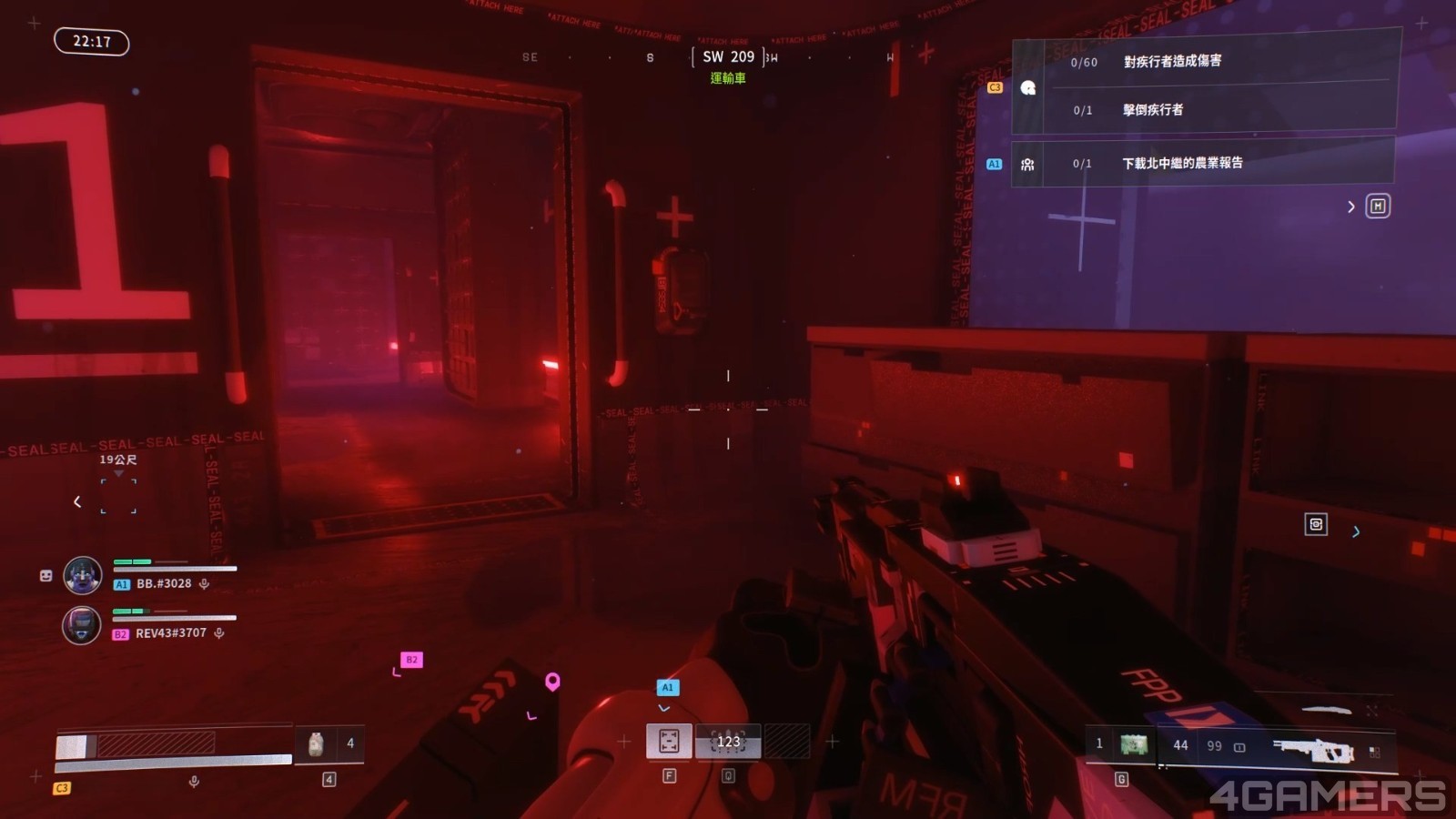1456x819 pixels.
Task: Click the emote face icon beside BB.#3028
Action: point(46,575)
